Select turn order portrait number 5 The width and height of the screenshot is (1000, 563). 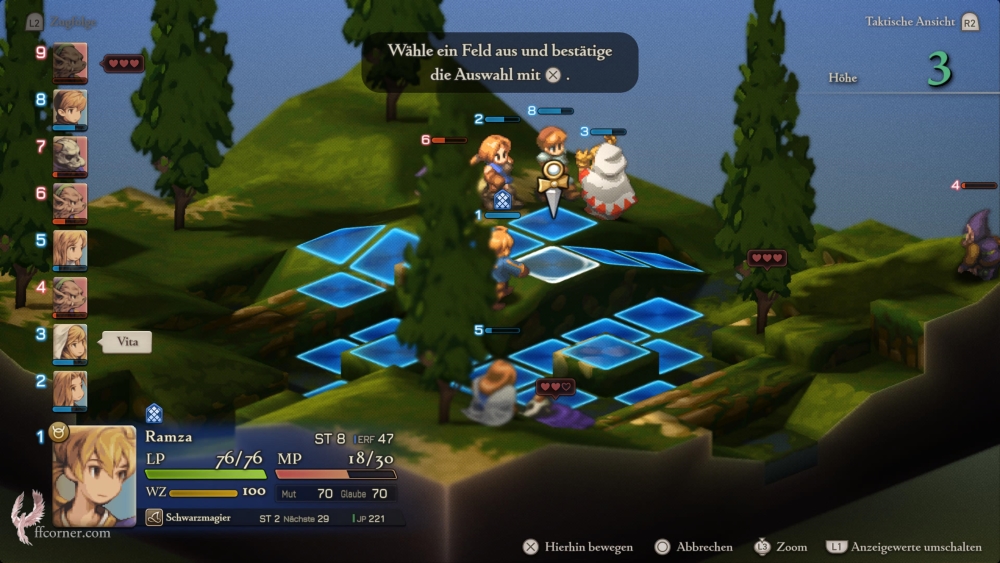[70, 250]
